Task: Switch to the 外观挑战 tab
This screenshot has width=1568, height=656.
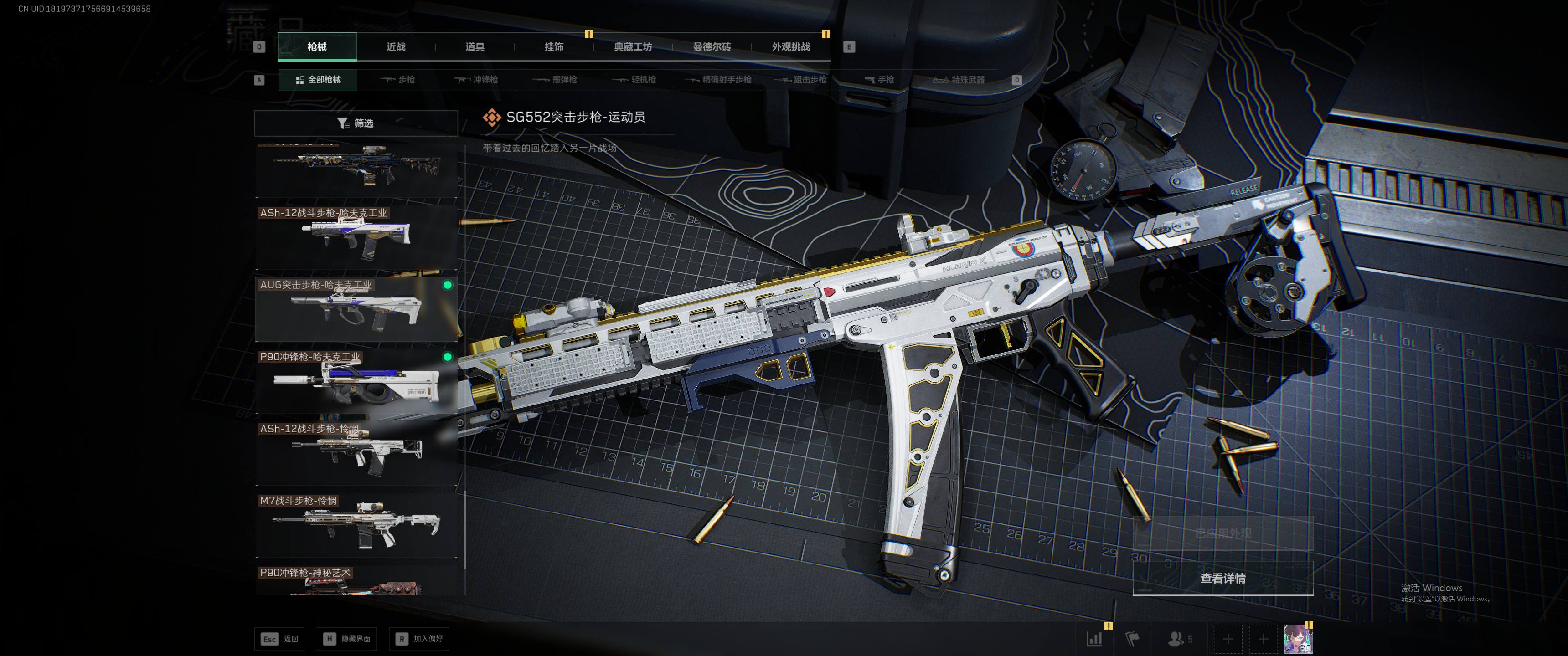Action: [x=791, y=47]
